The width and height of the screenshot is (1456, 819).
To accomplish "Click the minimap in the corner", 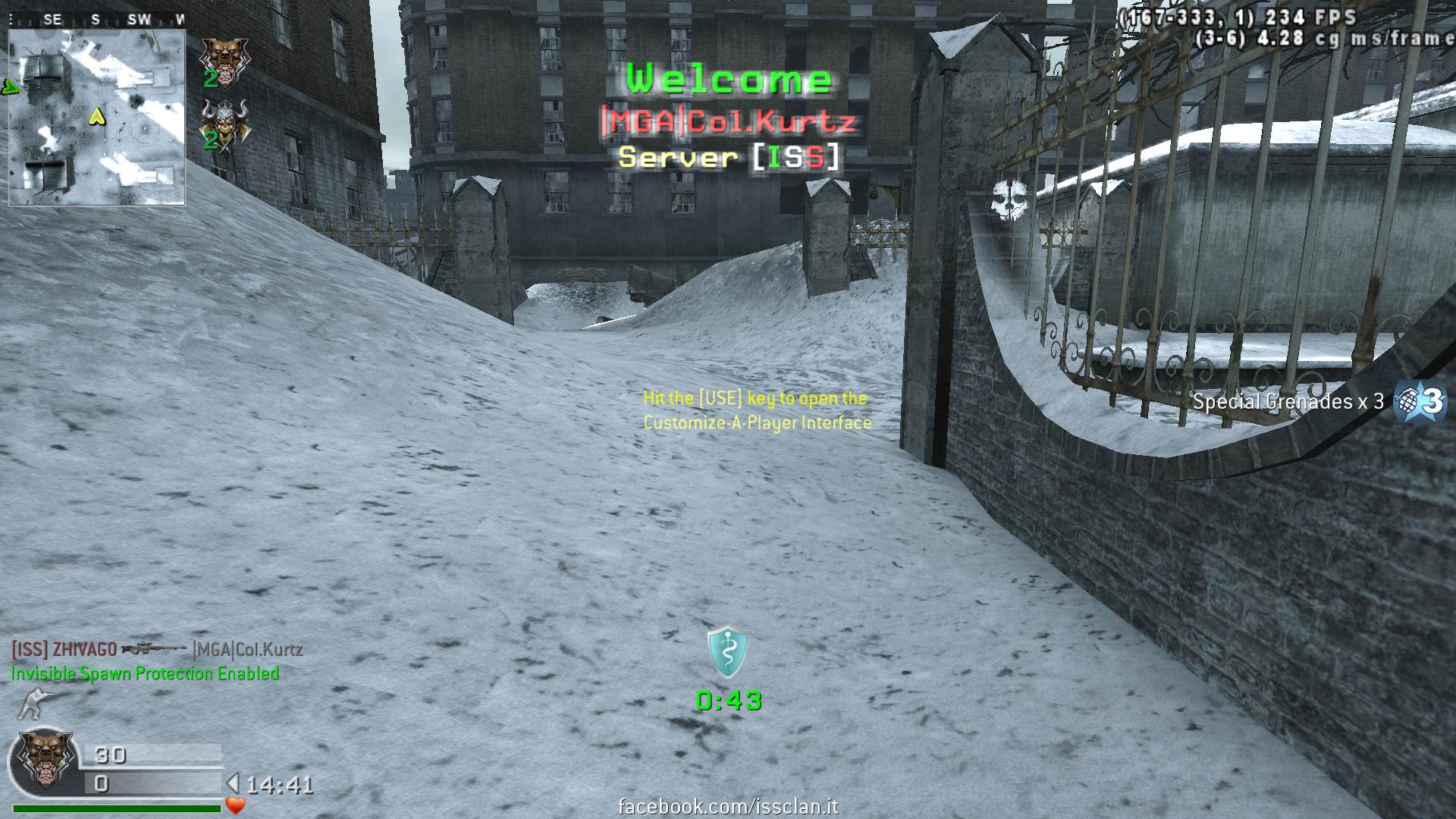I will (96, 118).
